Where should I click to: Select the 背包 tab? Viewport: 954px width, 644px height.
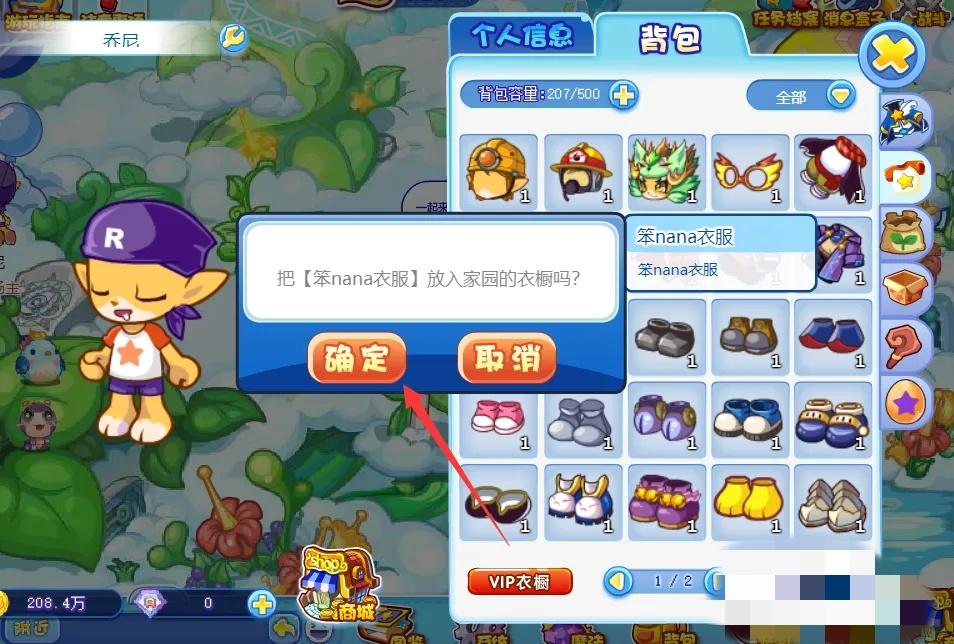669,38
